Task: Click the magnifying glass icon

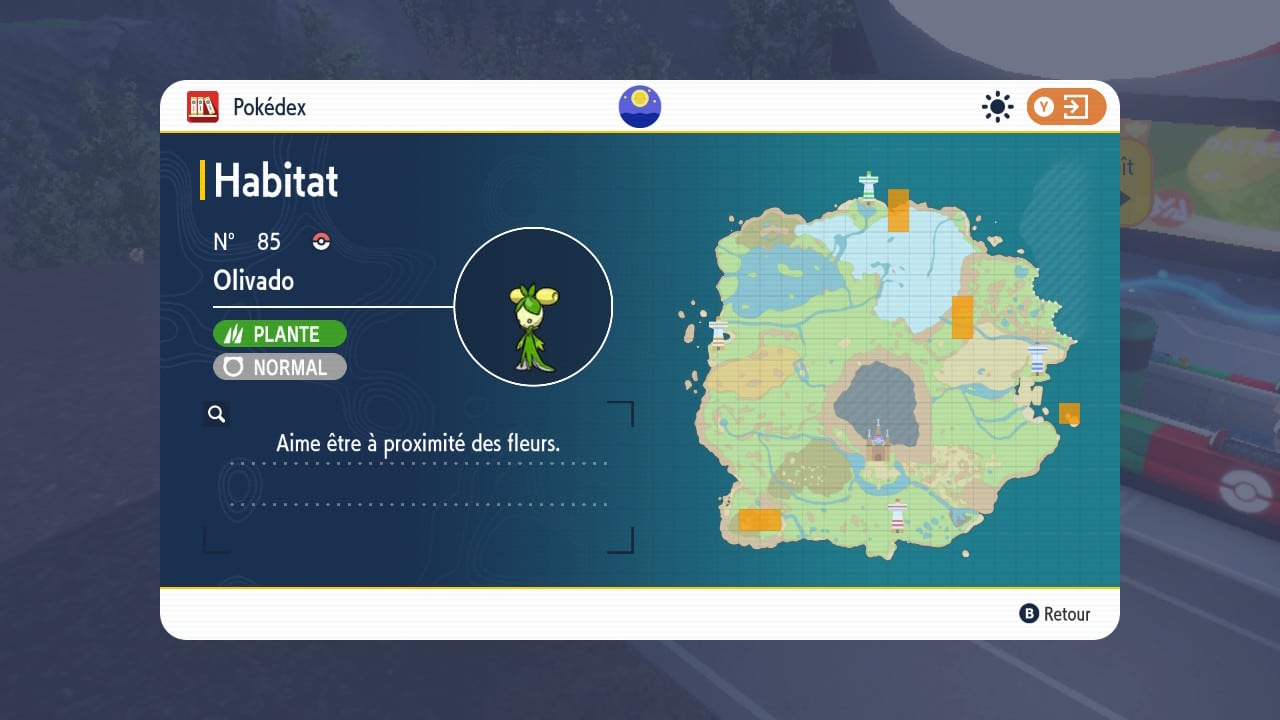Action: pos(216,414)
